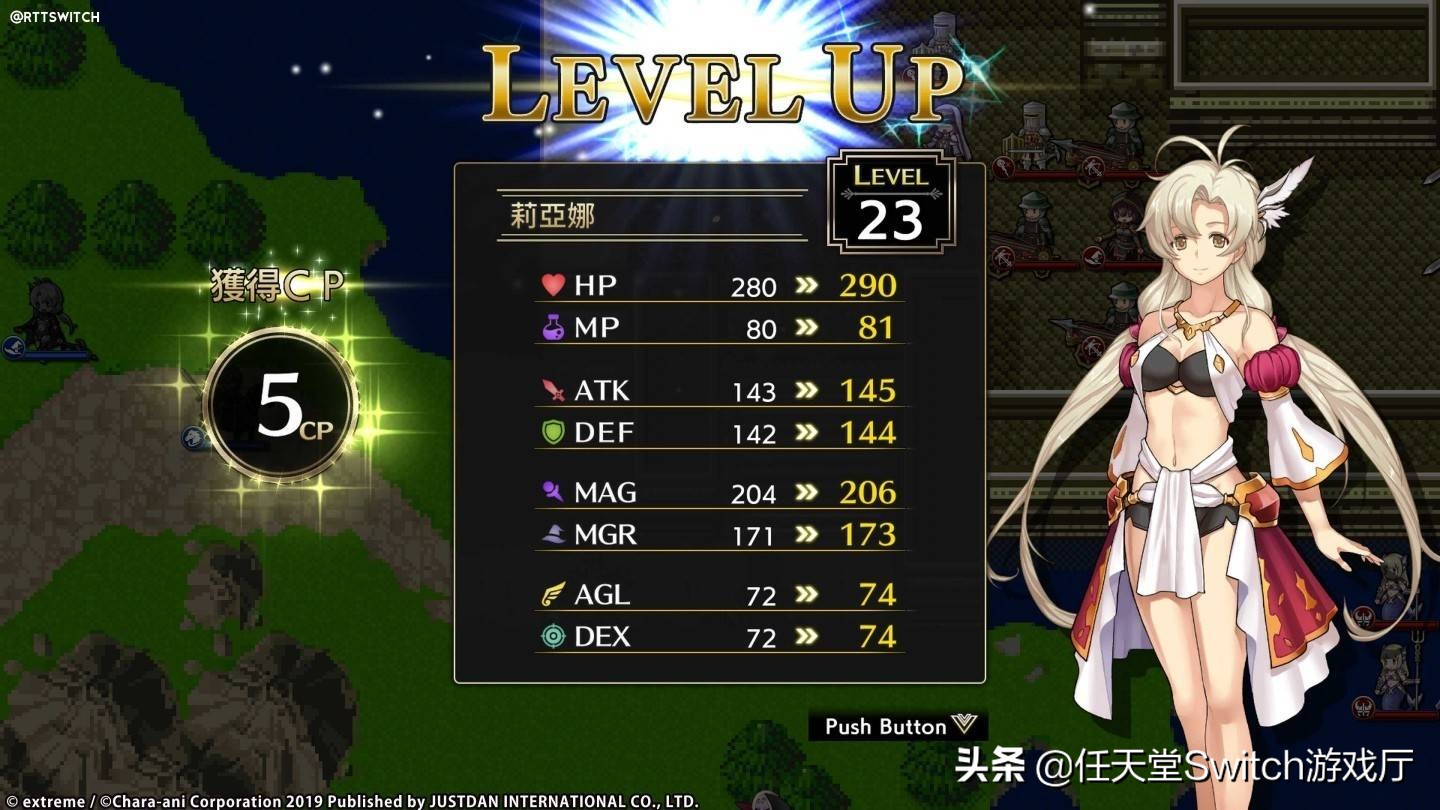This screenshot has height=810, width=1440.
Task: Click the chevron next to HP 280
Action: [807, 286]
